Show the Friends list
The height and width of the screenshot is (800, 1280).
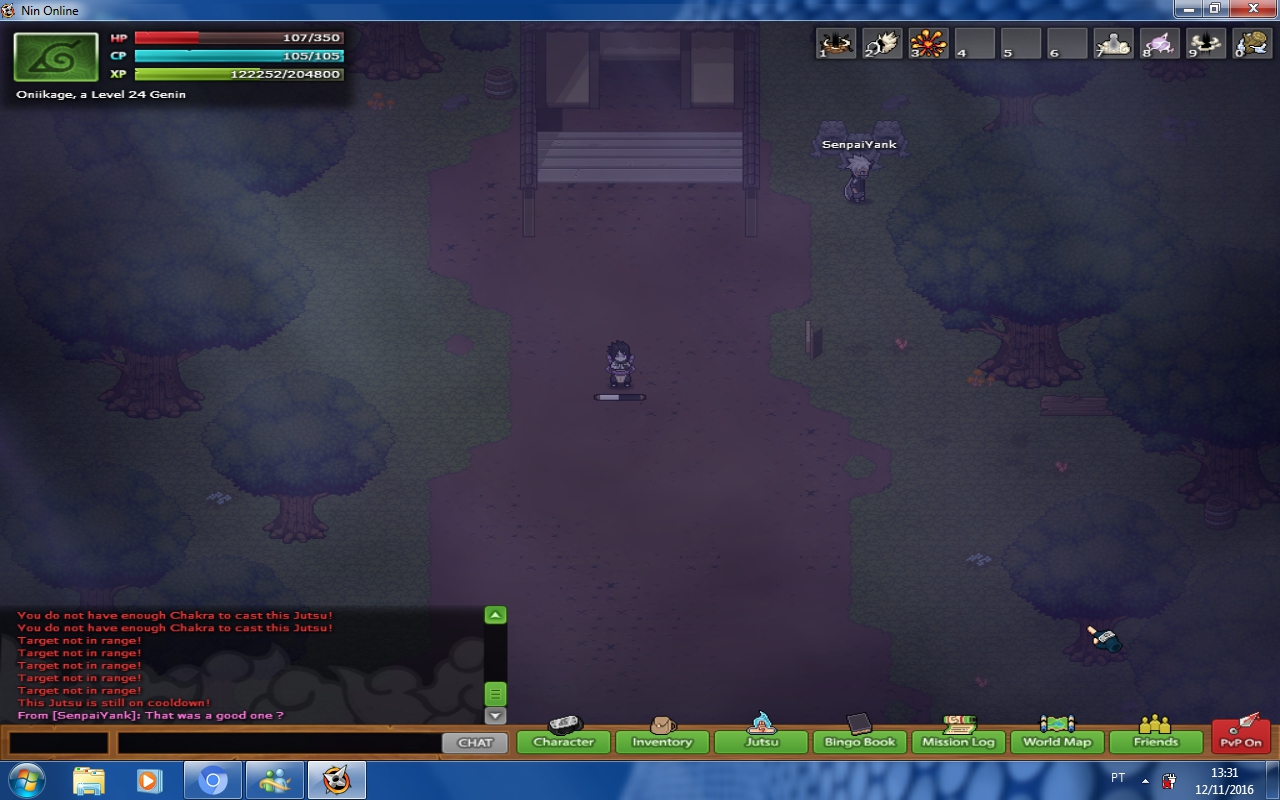point(1155,742)
